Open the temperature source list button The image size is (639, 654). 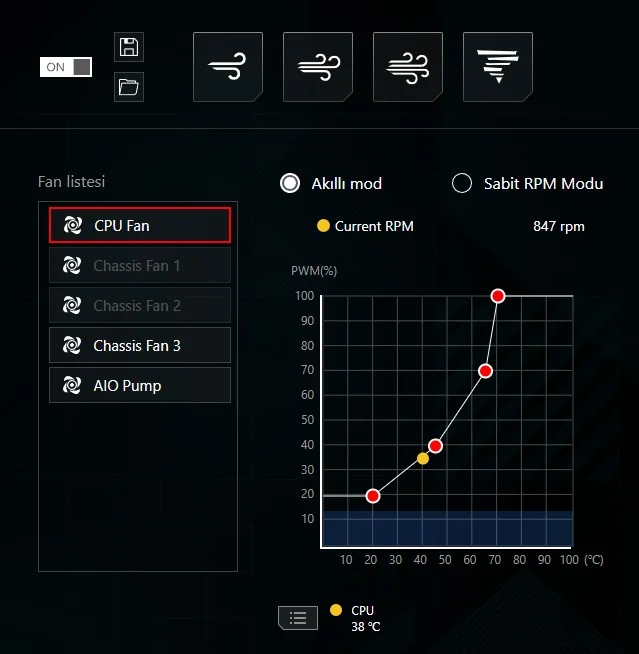(x=297, y=617)
